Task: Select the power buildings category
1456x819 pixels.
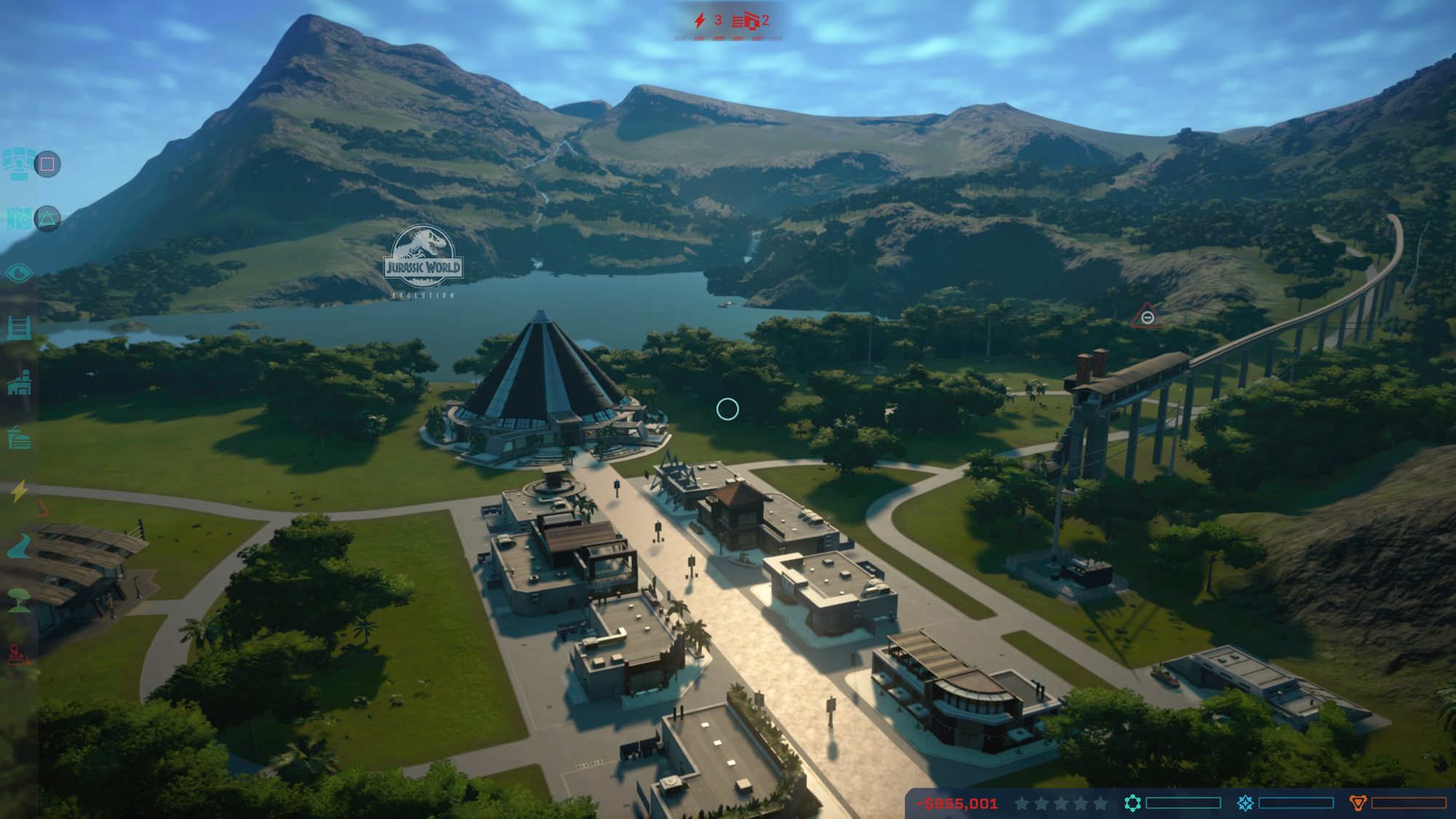Action: pyautogui.click(x=19, y=492)
